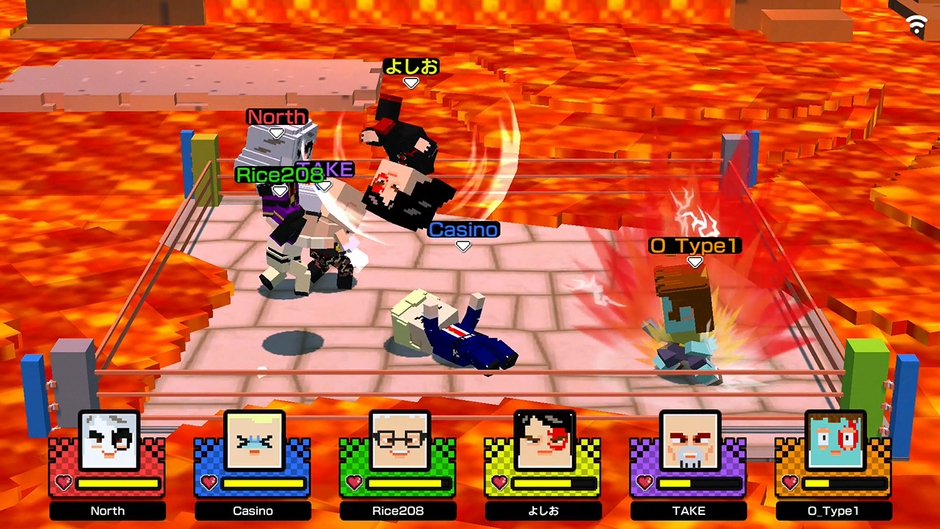Click よしお's portrait in the yellow panel
This screenshot has height=529, width=940.
tap(544, 440)
